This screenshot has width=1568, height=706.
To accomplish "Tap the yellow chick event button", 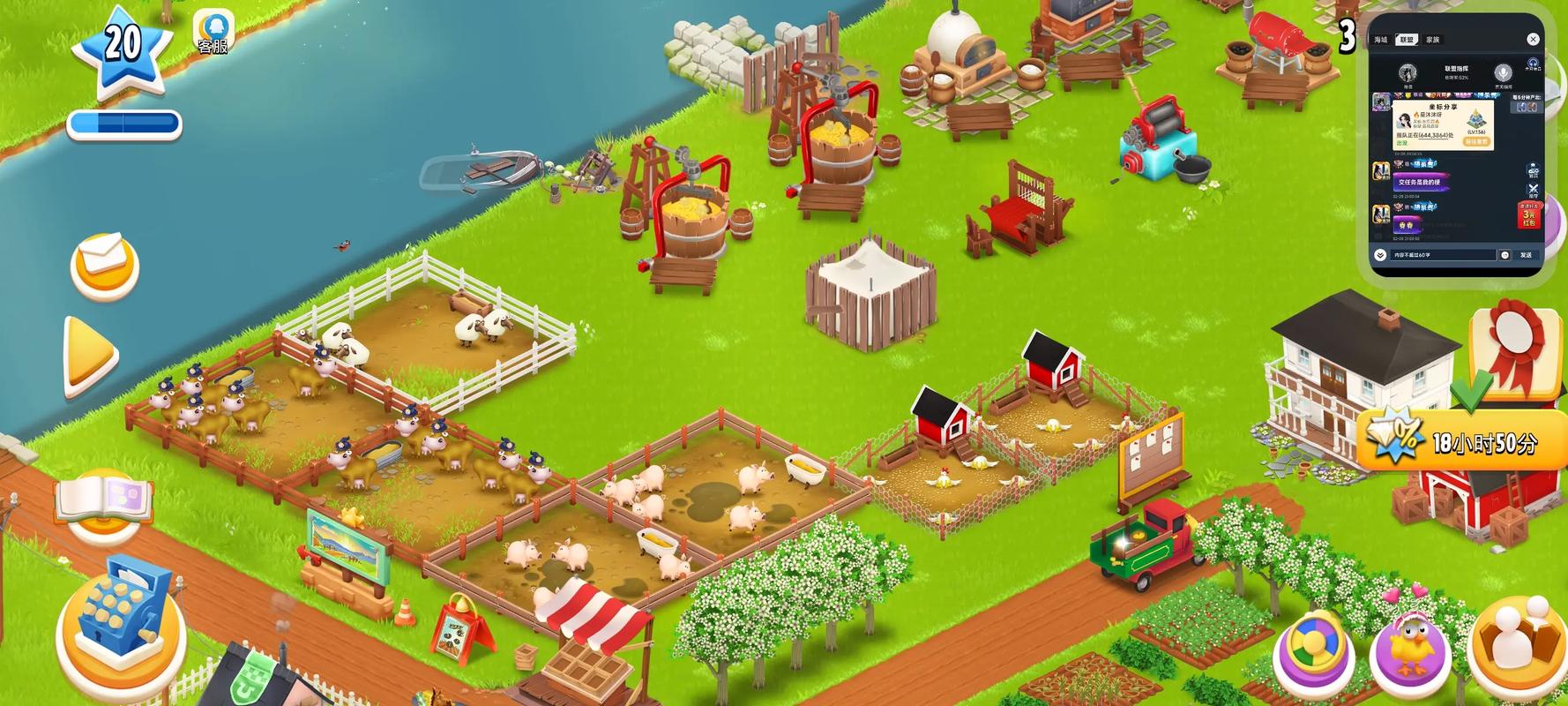I will 1410,653.
